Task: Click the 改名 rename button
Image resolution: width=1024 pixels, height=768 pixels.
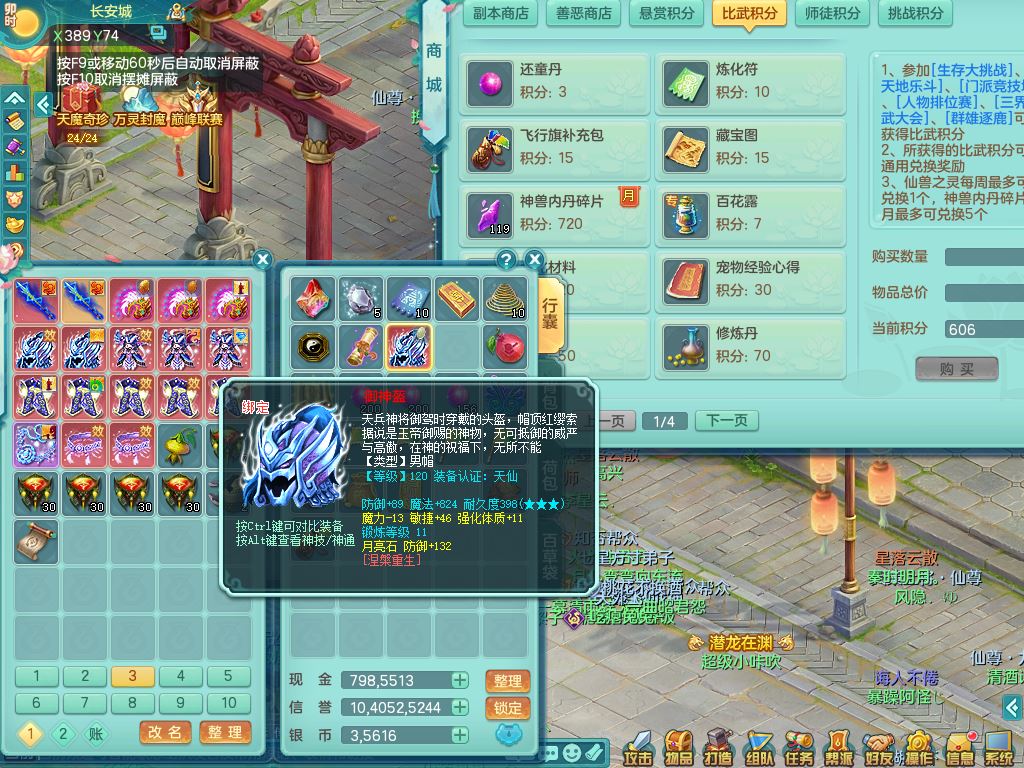Action: (x=165, y=733)
